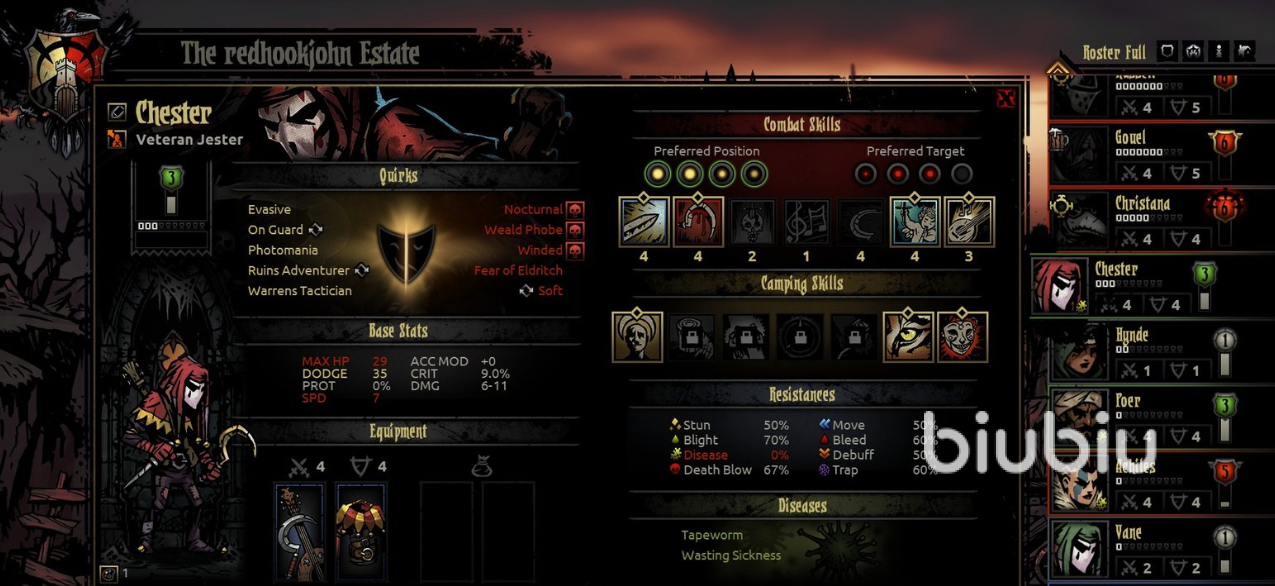Click the jester cap armor slot
This screenshot has height=586, width=1275.
(x=361, y=532)
